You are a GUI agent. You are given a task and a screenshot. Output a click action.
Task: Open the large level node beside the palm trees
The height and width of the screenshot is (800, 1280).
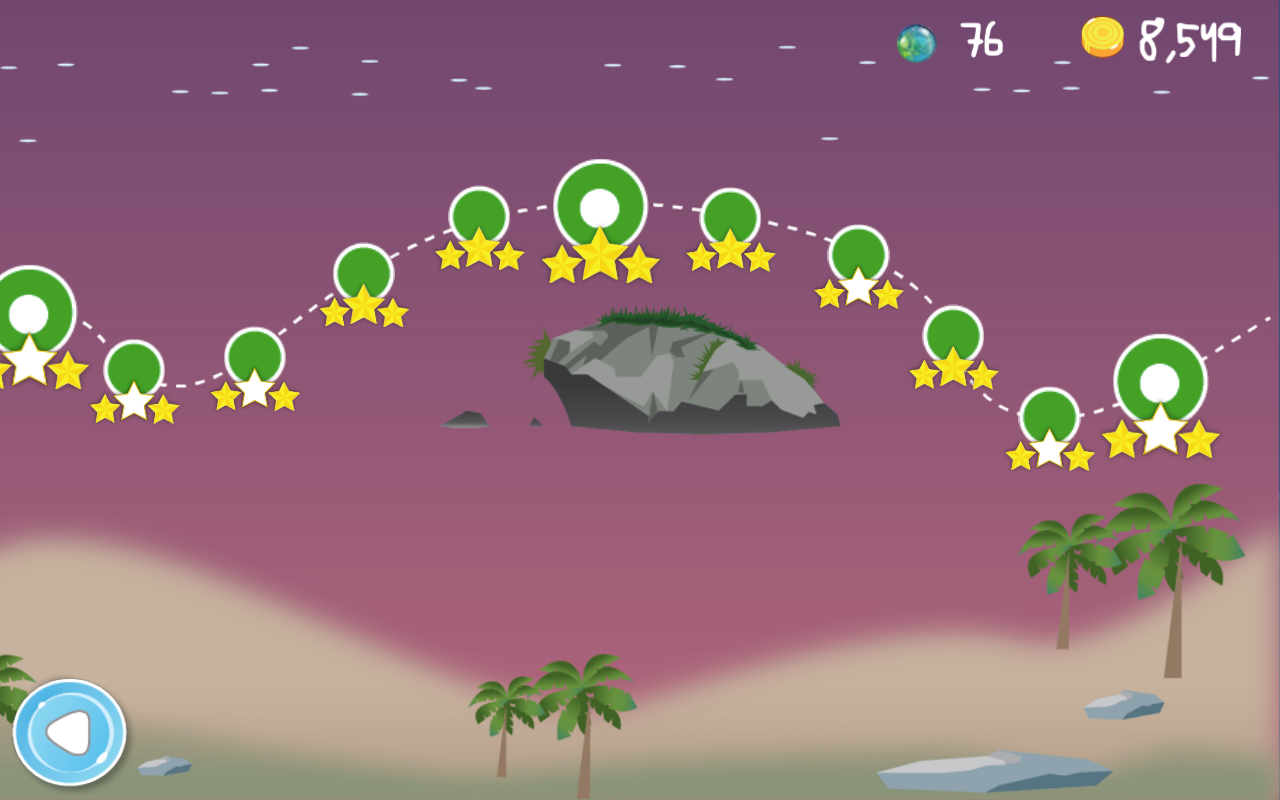click(x=1160, y=381)
